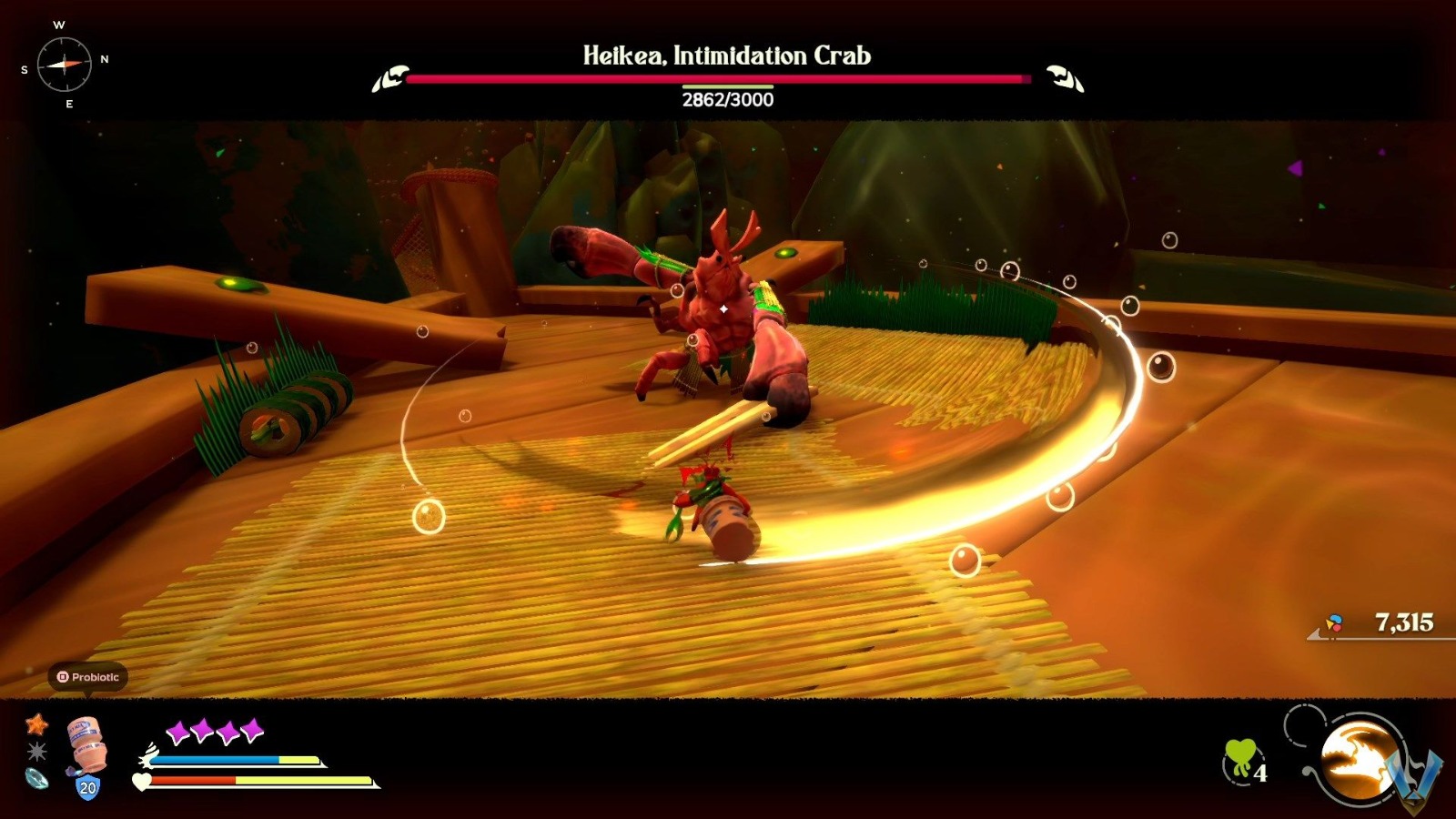Image resolution: width=1456 pixels, height=819 pixels.
Task: Click the white heart icon beside the health bar
Action: [141, 783]
